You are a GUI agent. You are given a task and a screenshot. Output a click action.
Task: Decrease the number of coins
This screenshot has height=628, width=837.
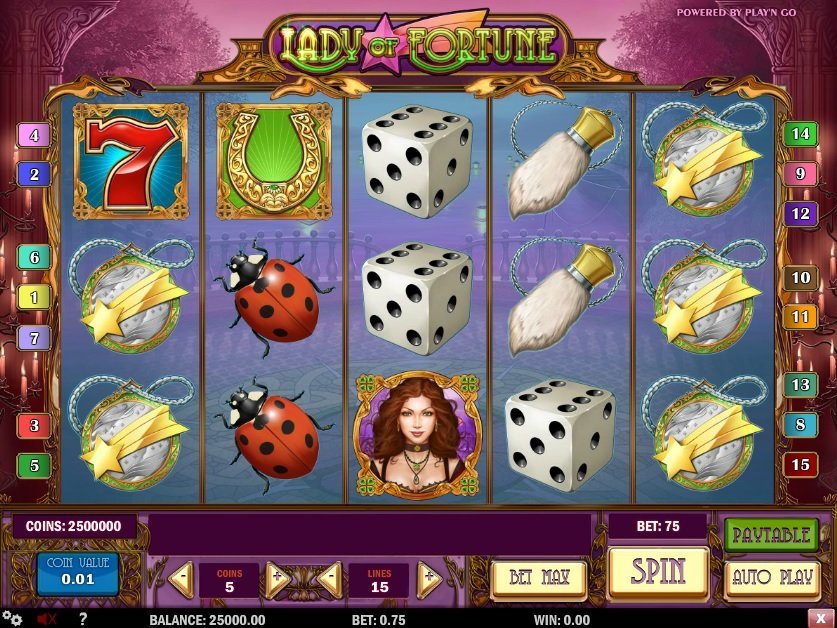181,578
